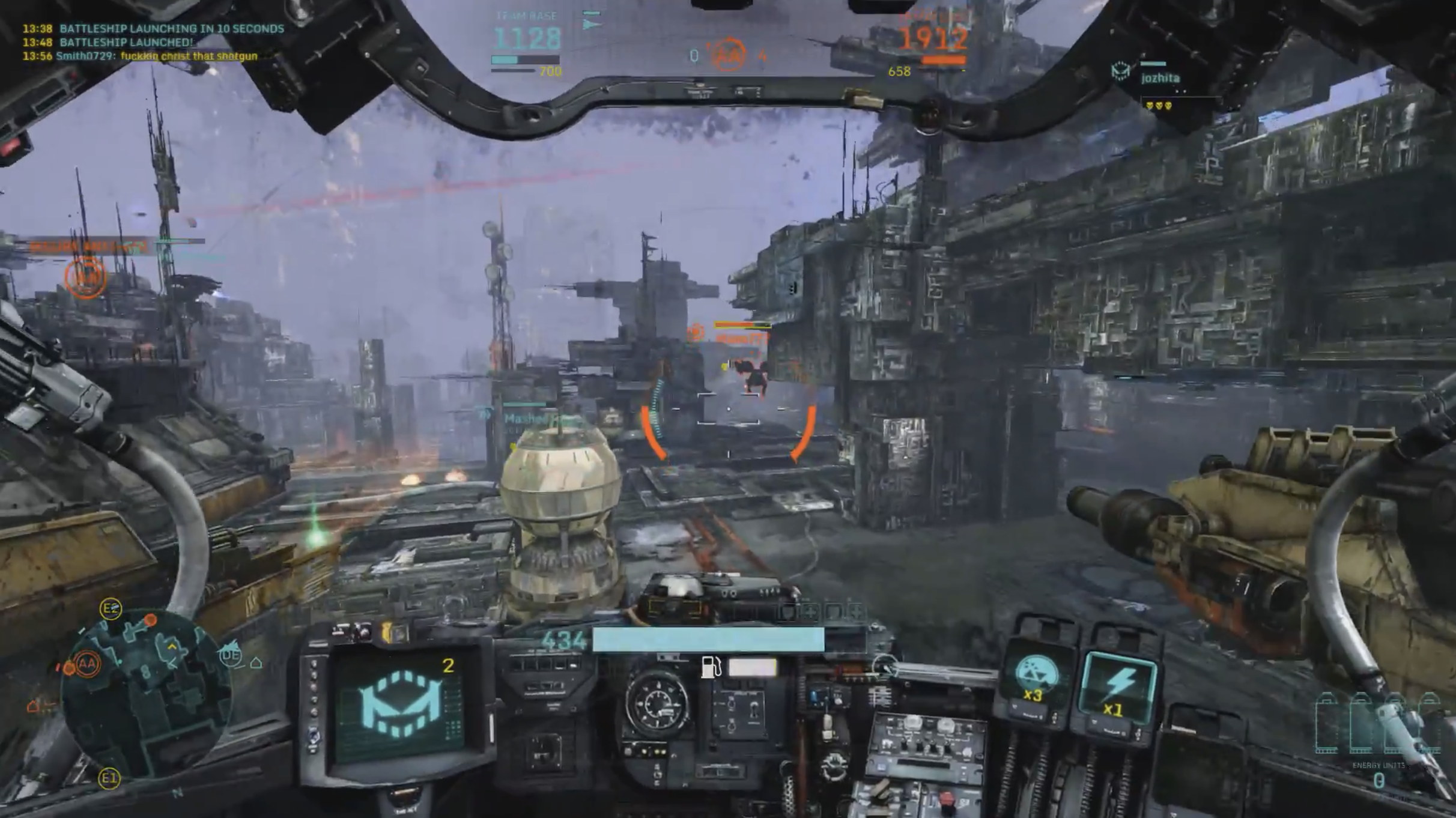This screenshot has height=818, width=1456.
Task: Click the DE marker beside the minimap
Action: click(231, 656)
